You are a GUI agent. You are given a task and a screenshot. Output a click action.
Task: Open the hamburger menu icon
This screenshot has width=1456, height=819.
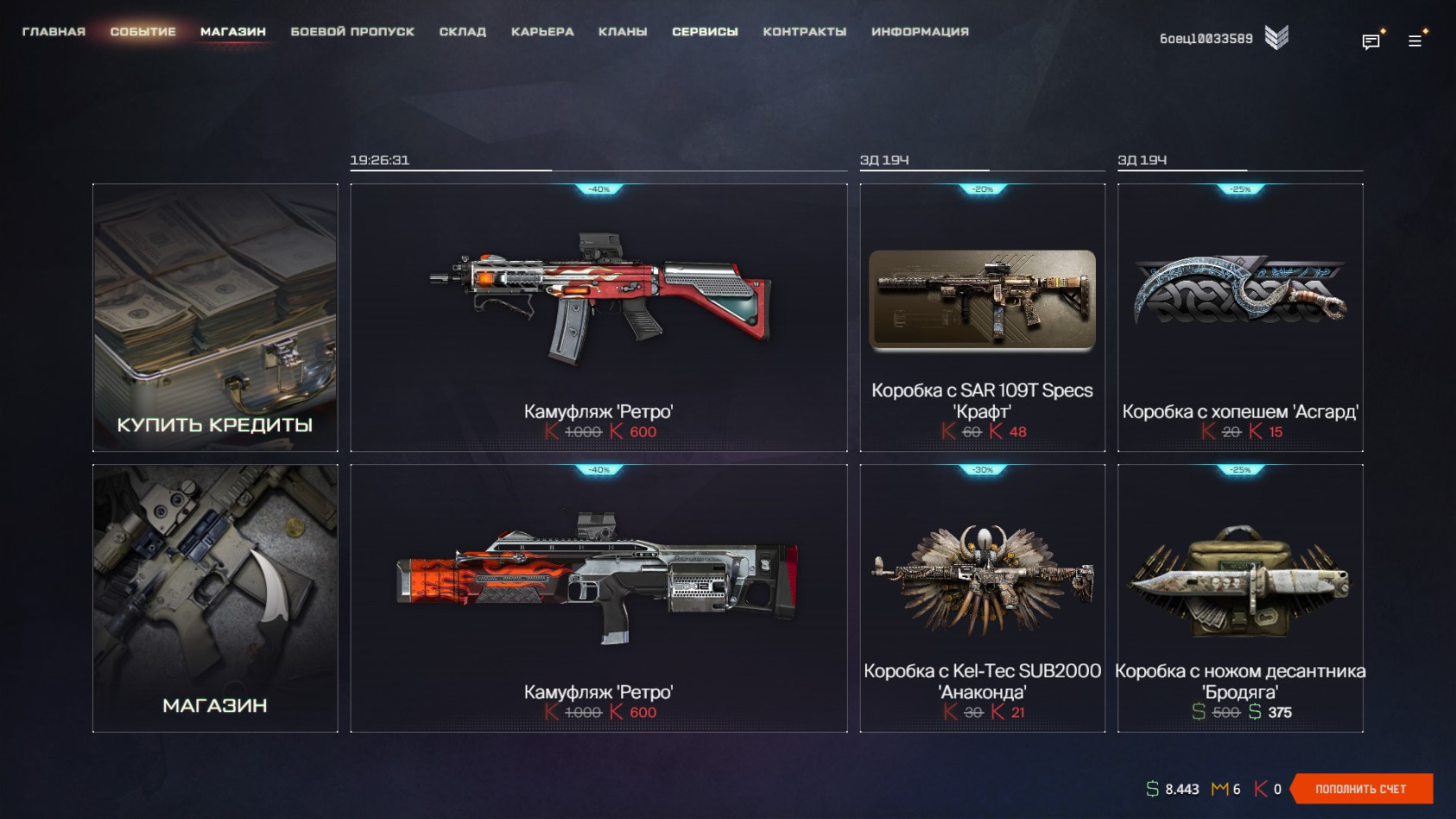pyautogui.click(x=1415, y=41)
